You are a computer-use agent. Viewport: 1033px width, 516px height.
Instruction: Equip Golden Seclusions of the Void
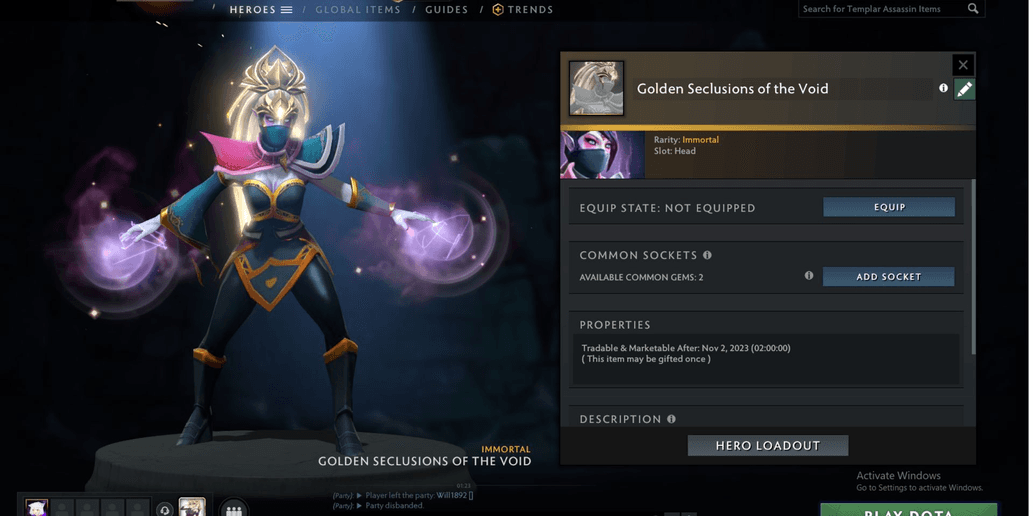888,207
